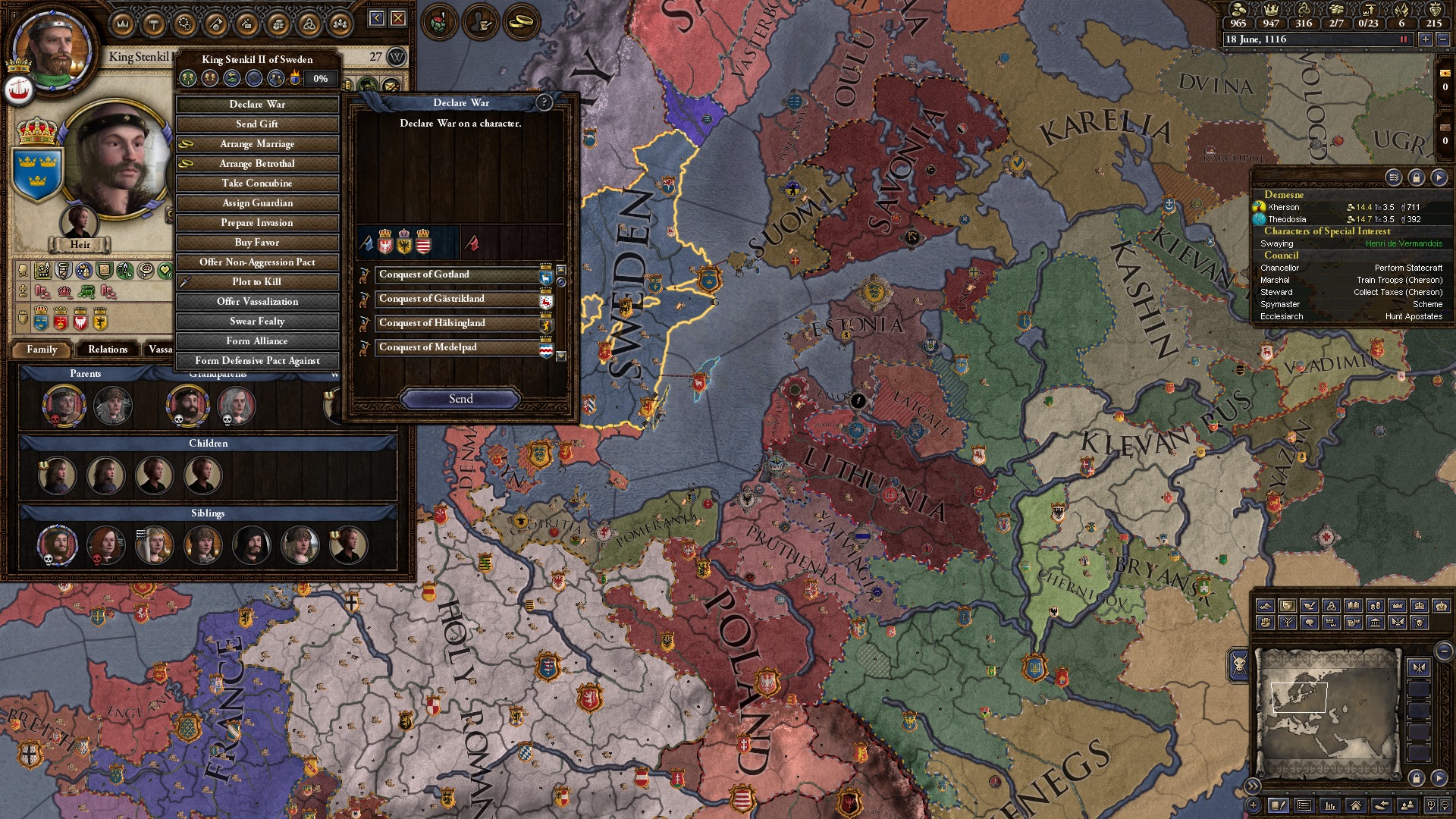Screen dimensions: 1456x819
Task: Choose Offer Non-Aggression Pact
Action: [x=257, y=262]
